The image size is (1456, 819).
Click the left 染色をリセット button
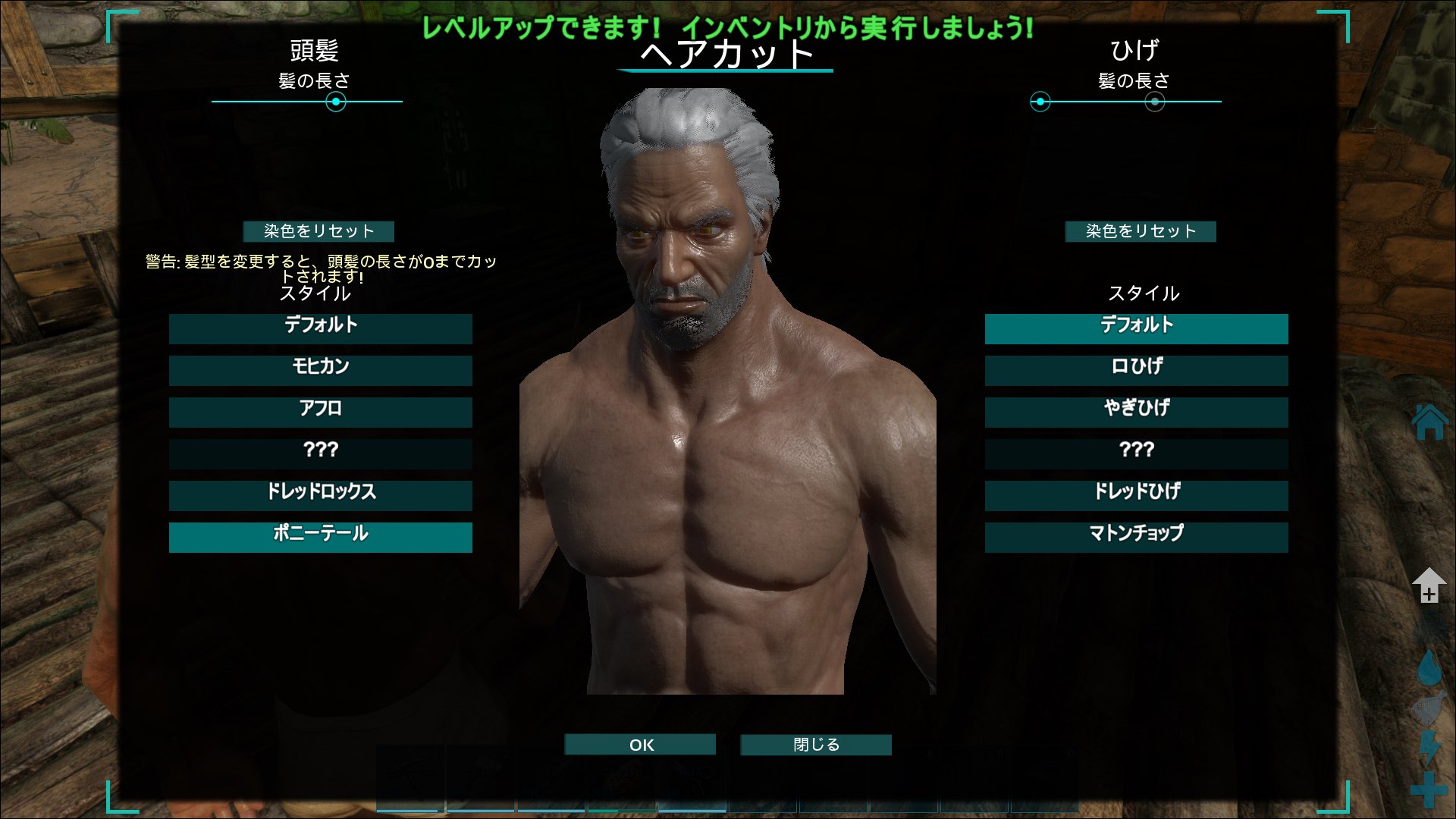pyautogui.click(x=318, y=232)
